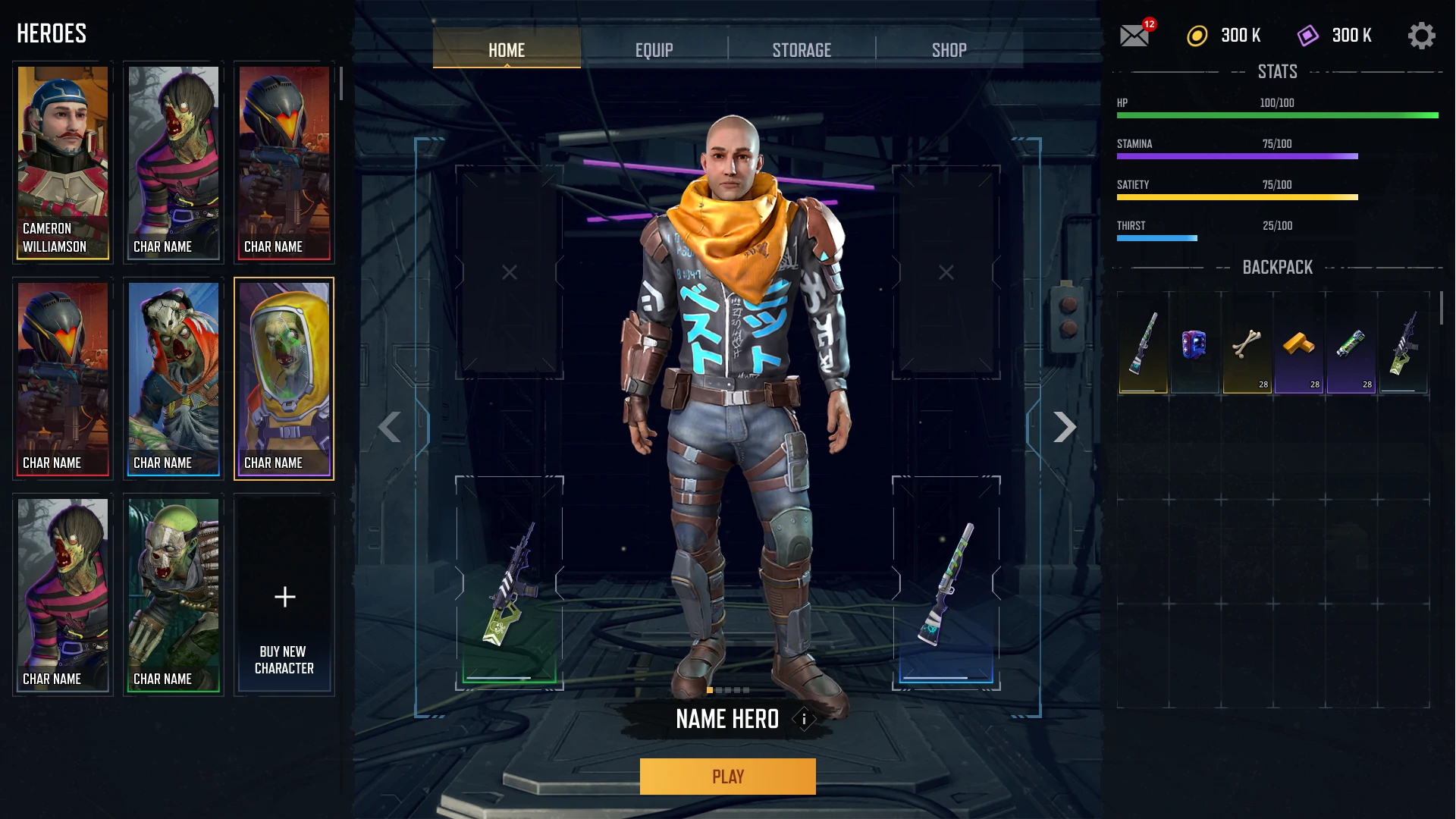Open the Storage tab
Viewport: 1456px width, 819px height.
(802, 50)
